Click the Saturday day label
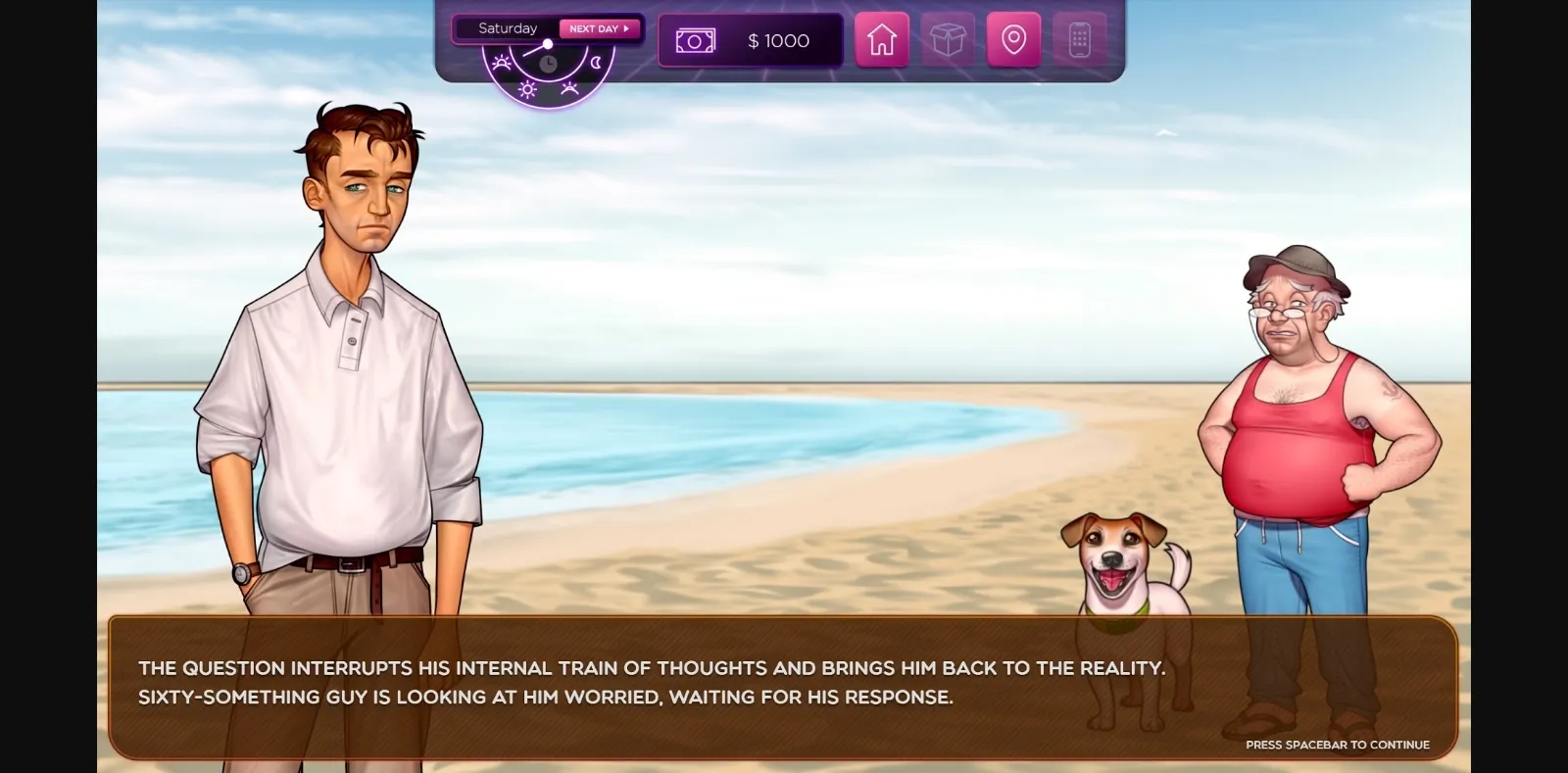 point(507,28)
